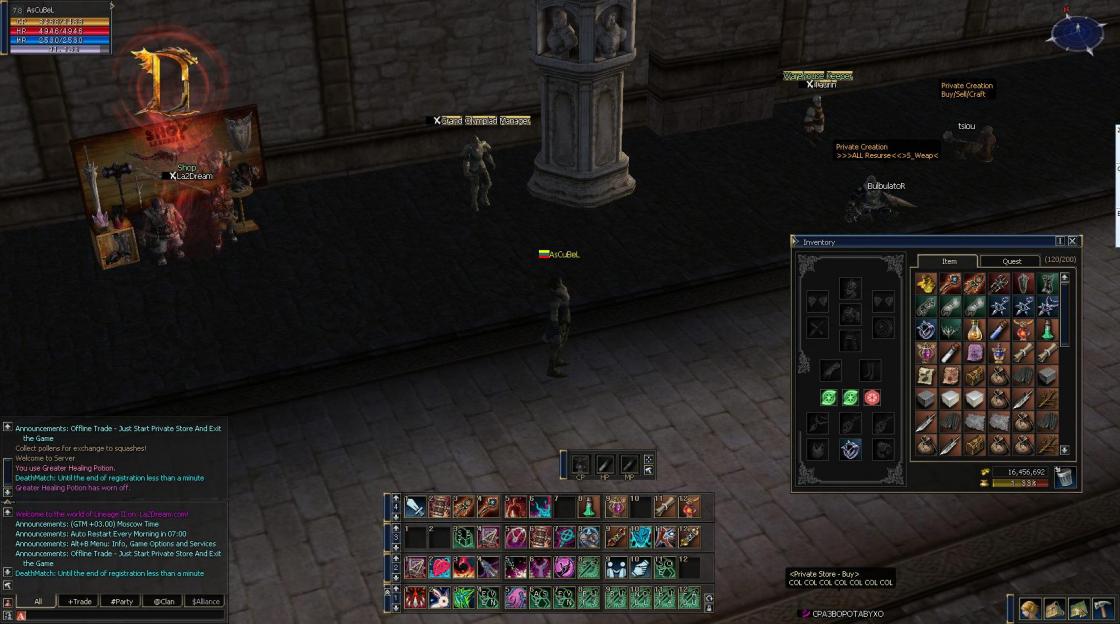The image size is (1120, 624).
Task: Select the $Alliance chat tab
Action: 206,601
